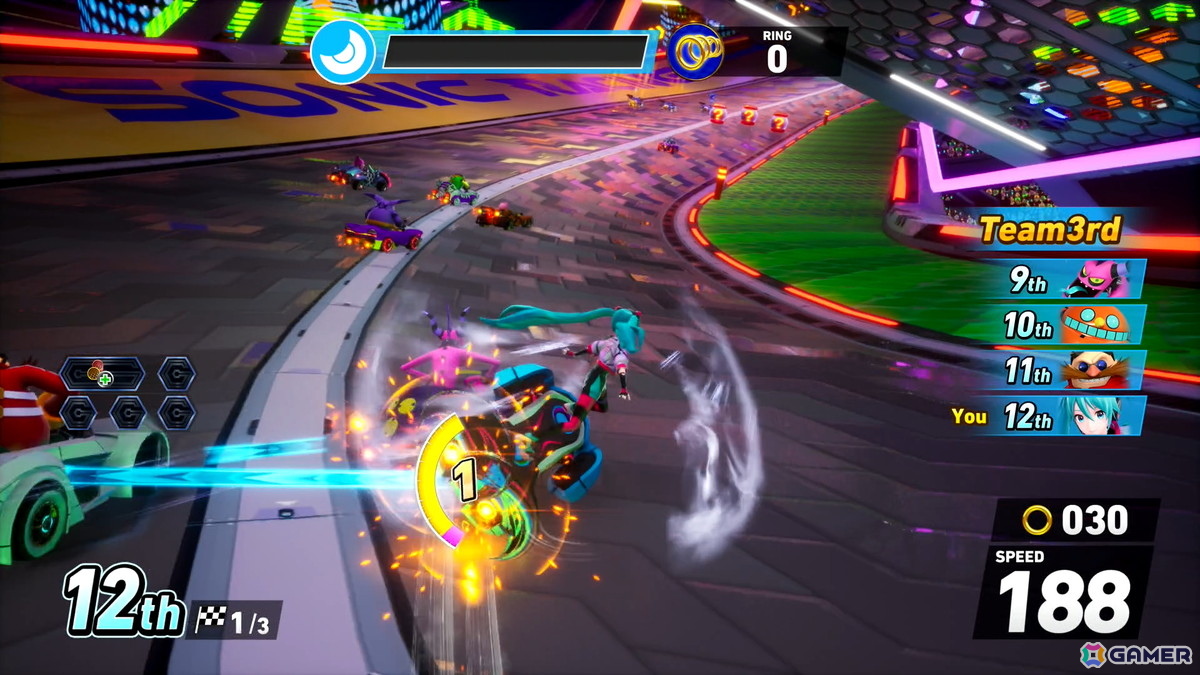Select the gold rings icon

click(x=696, y=52)
